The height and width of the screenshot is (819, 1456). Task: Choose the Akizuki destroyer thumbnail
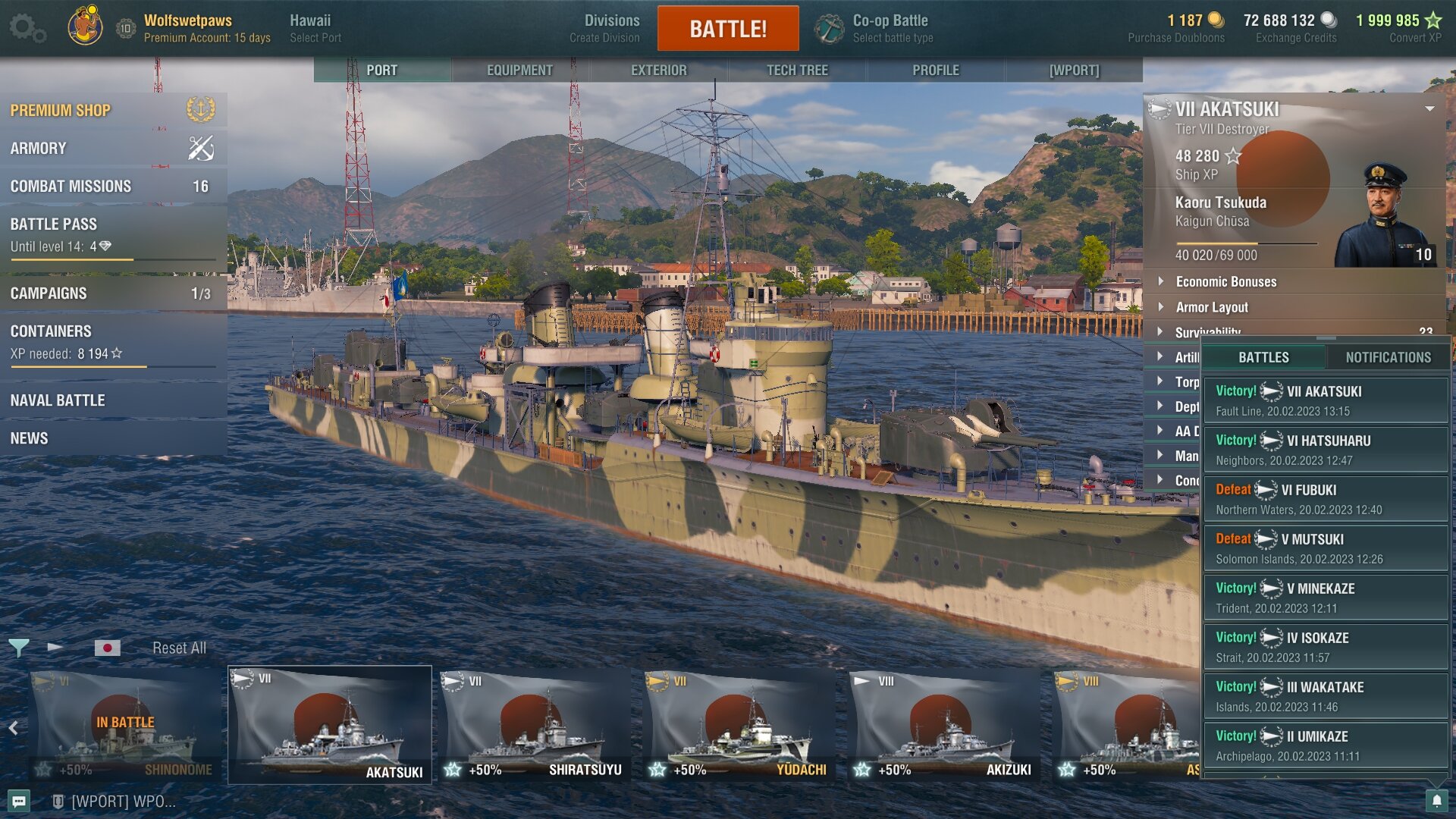point(944,726)
